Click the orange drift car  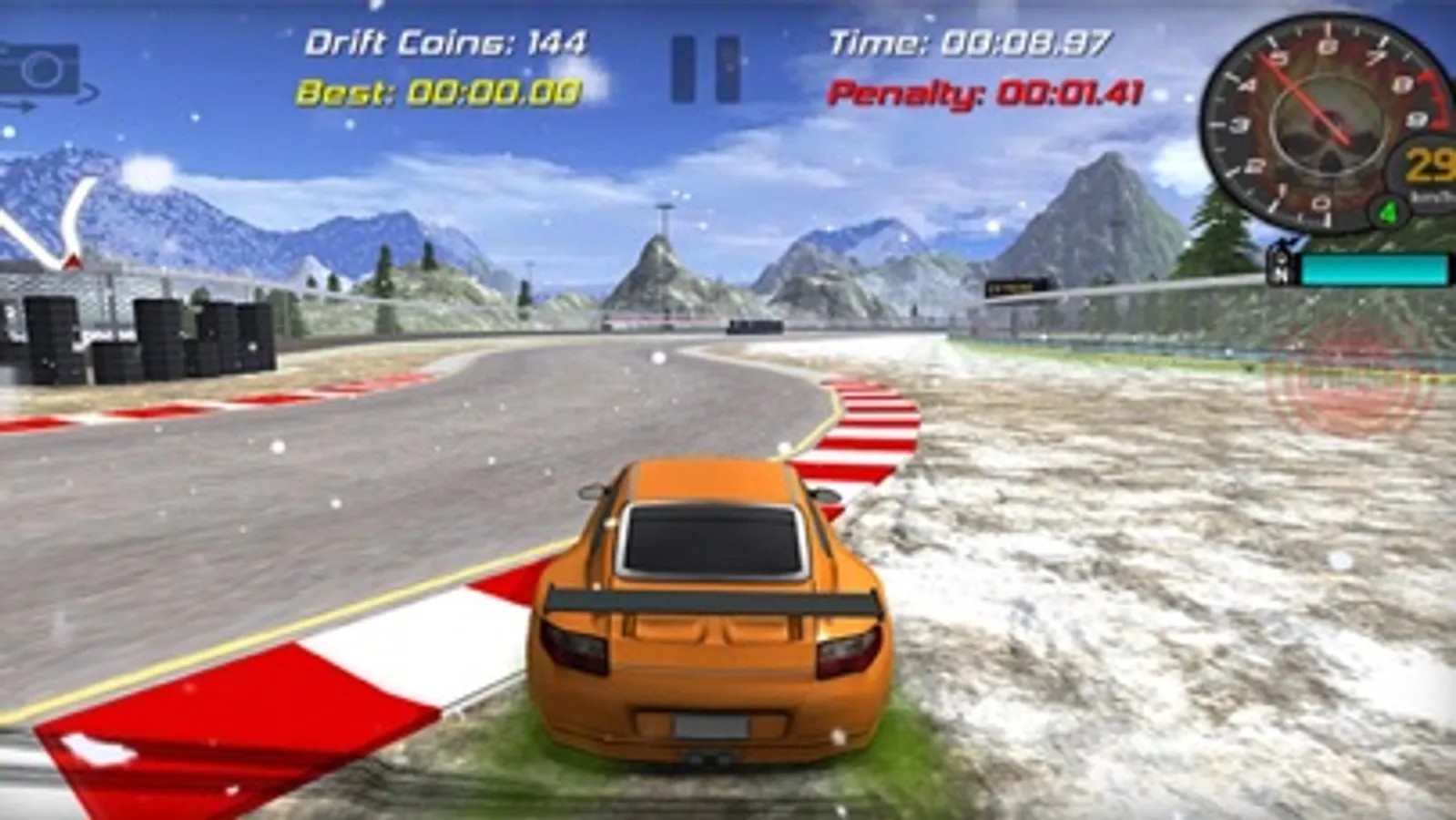click(x=701, y=620)
